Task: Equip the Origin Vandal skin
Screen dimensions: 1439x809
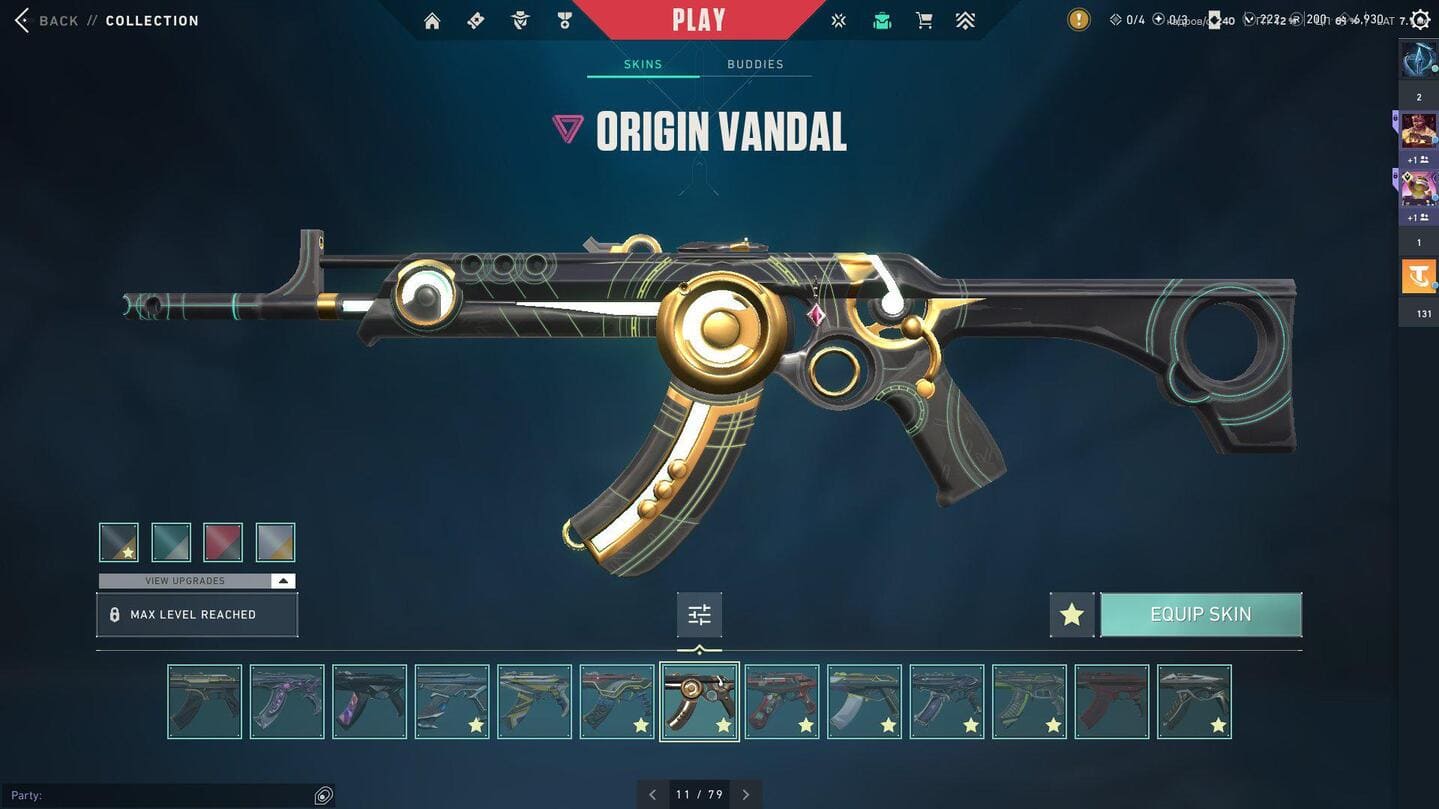Action: click(x=1201, y=615)
